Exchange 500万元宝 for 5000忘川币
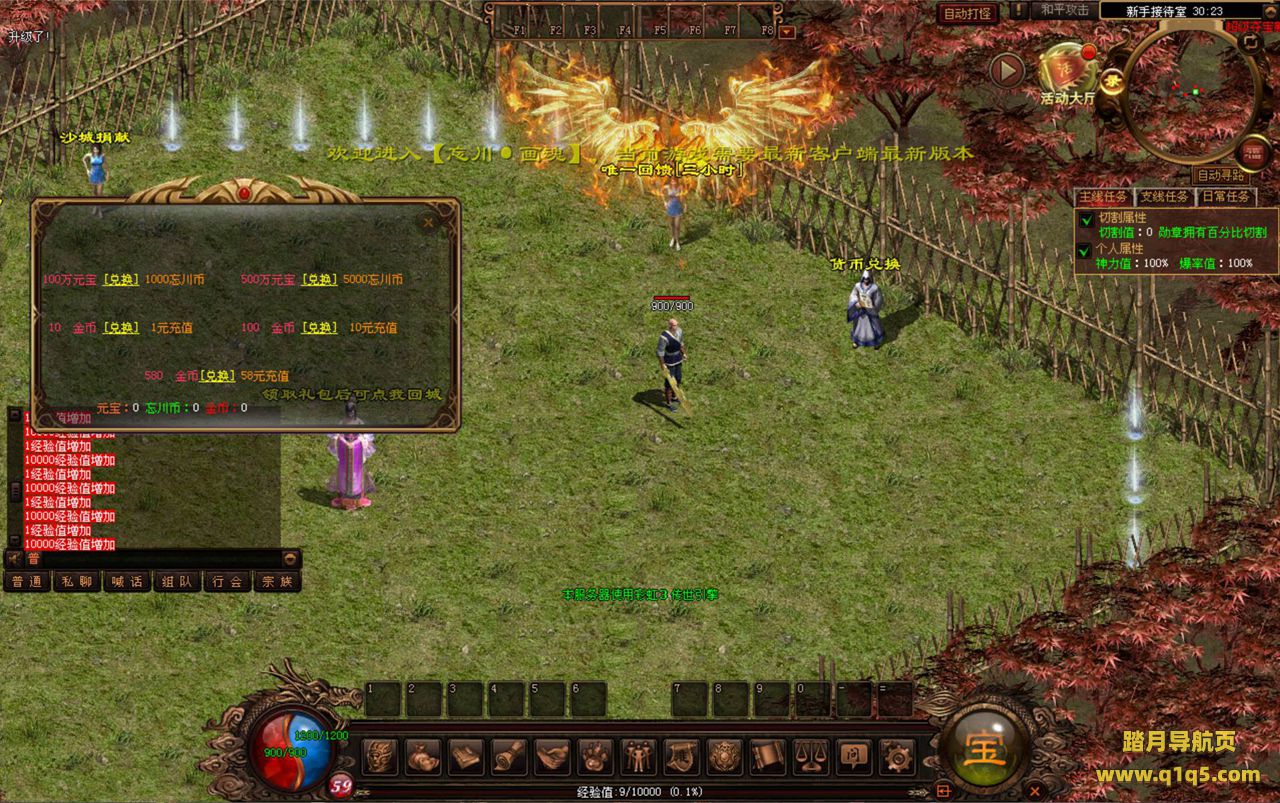1280x803 pixels. coord(319,280)
